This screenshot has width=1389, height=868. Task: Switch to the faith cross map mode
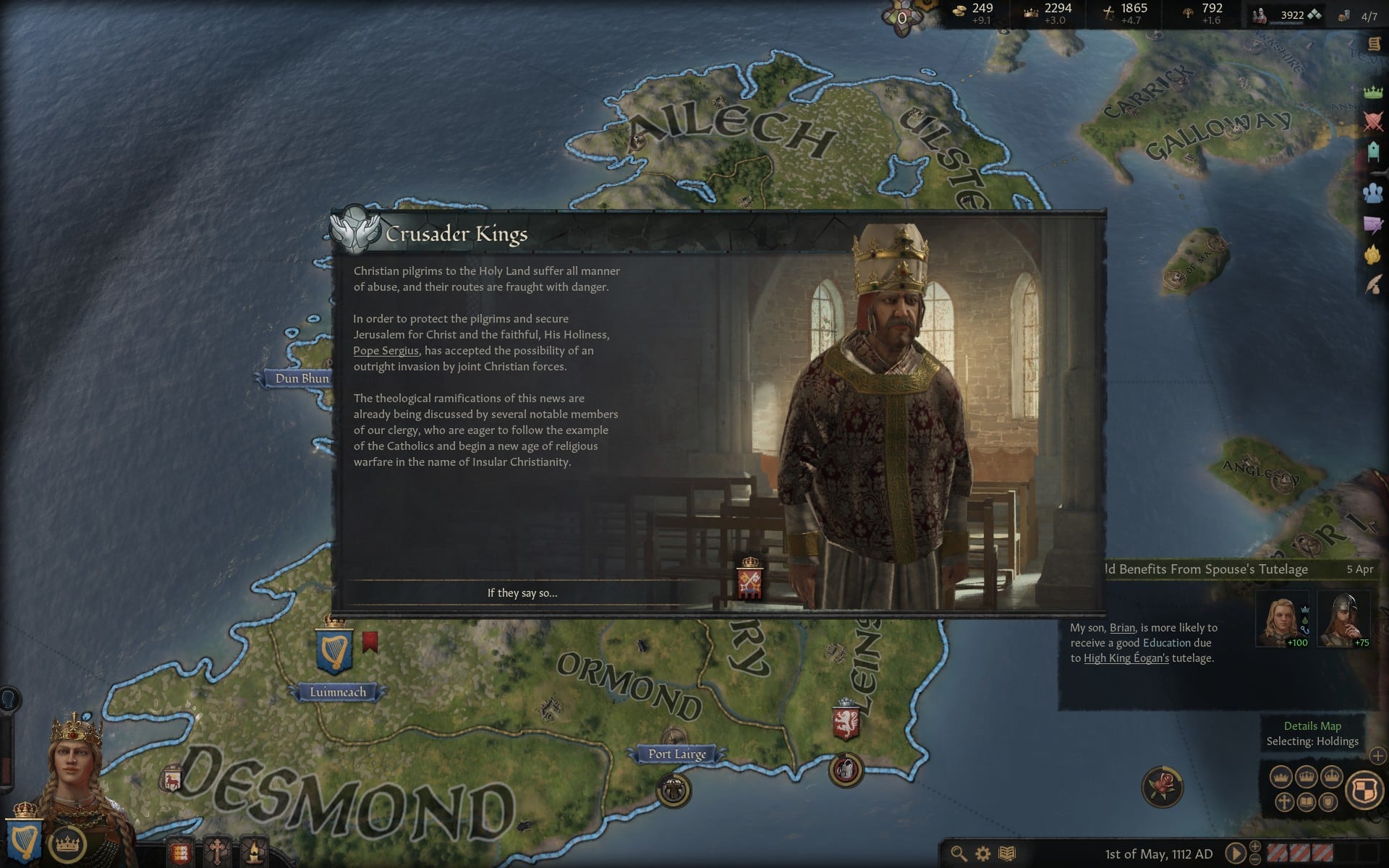point(1284,802)
